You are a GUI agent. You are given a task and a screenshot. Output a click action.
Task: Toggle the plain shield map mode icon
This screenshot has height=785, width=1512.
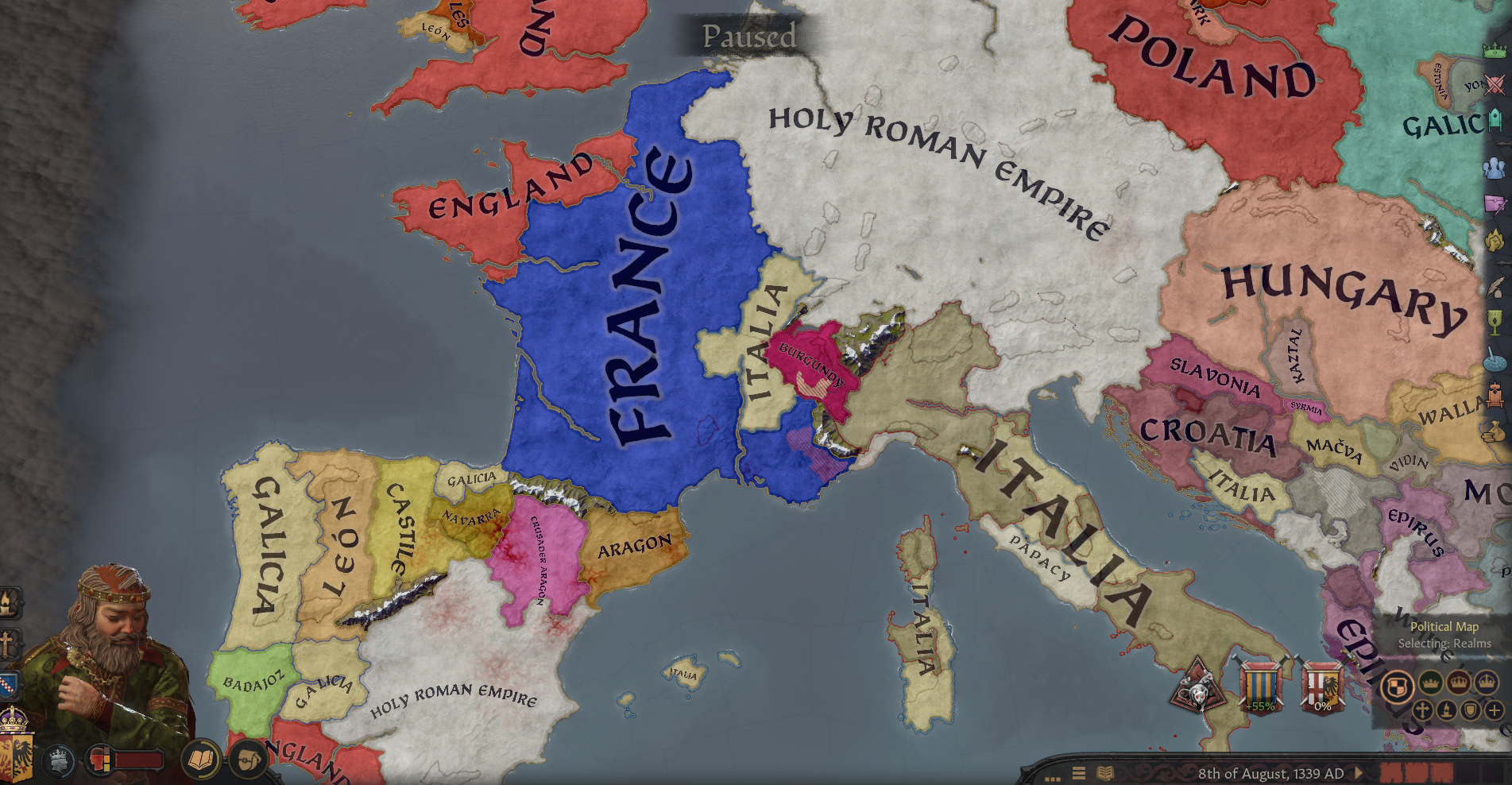pyautogui.click(x=1471, y=710)
